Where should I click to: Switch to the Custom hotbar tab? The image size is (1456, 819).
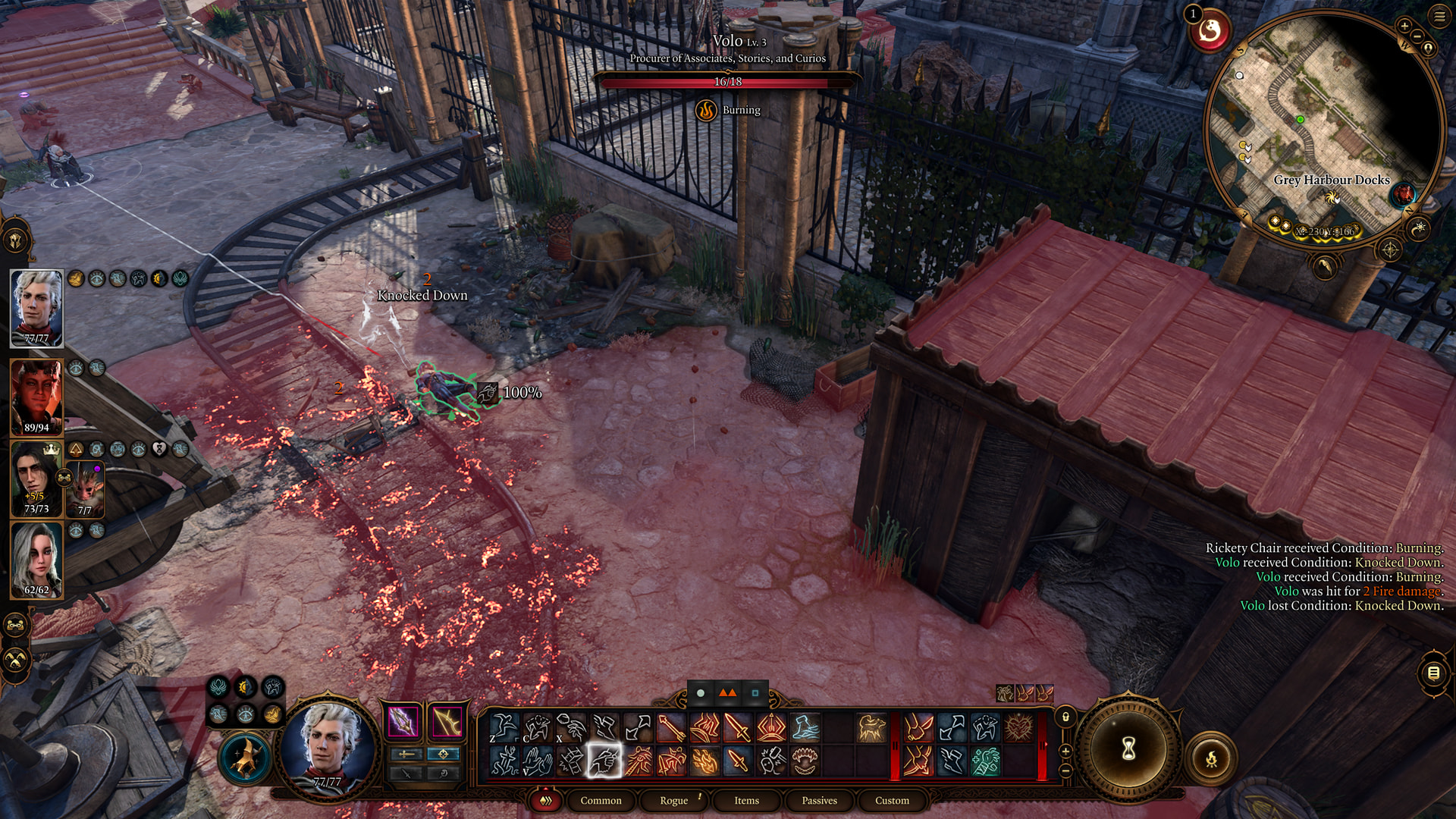892,800
